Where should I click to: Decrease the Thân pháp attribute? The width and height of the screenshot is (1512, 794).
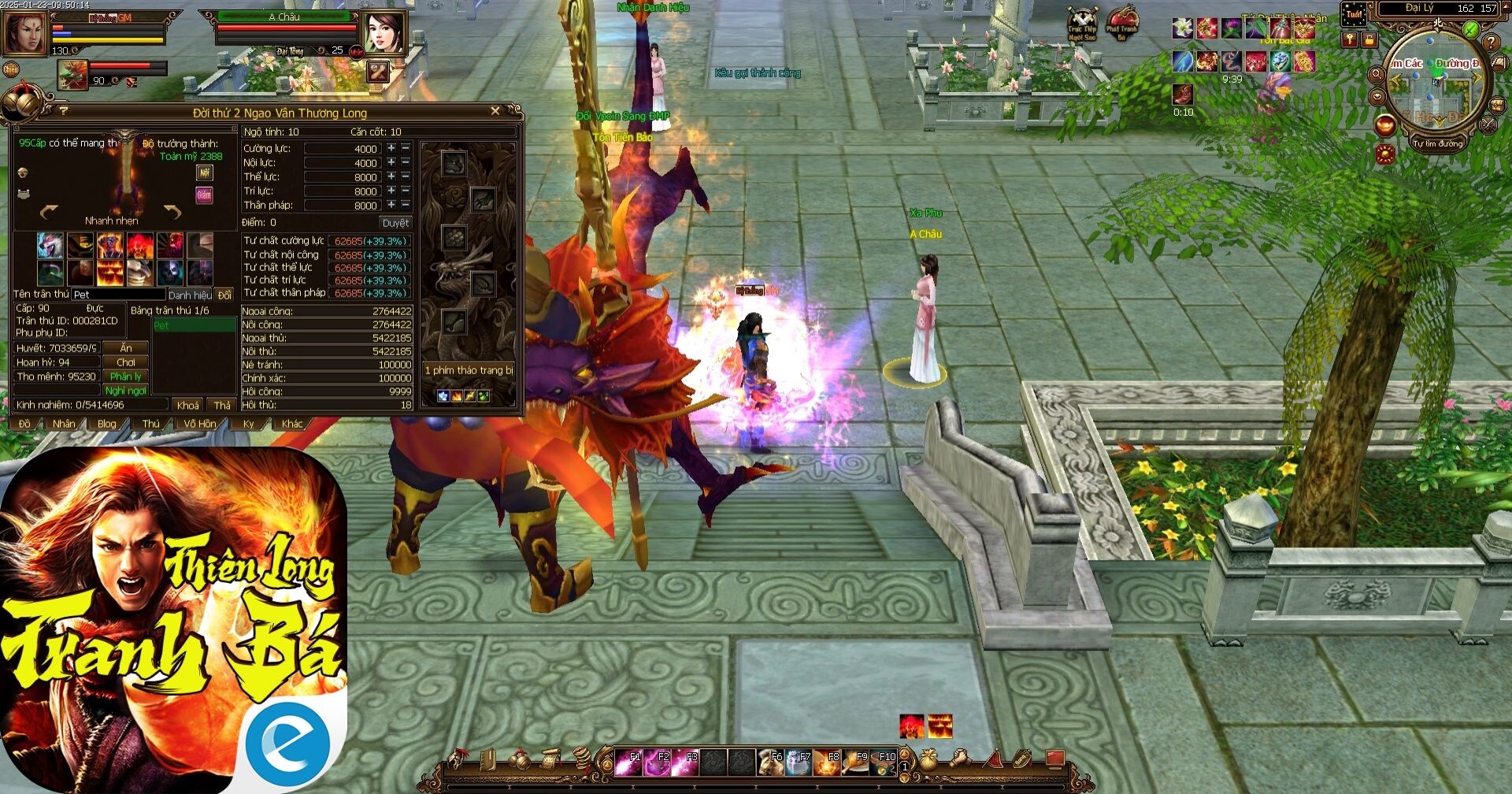406,205
